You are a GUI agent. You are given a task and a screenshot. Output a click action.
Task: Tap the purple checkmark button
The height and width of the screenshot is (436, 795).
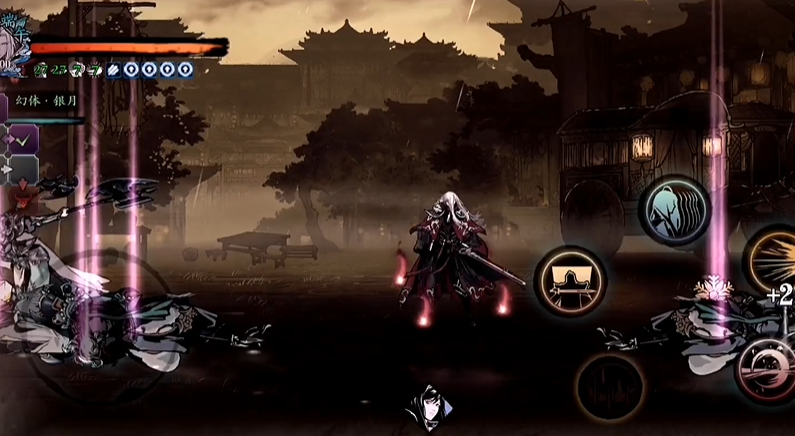point(22,140)
